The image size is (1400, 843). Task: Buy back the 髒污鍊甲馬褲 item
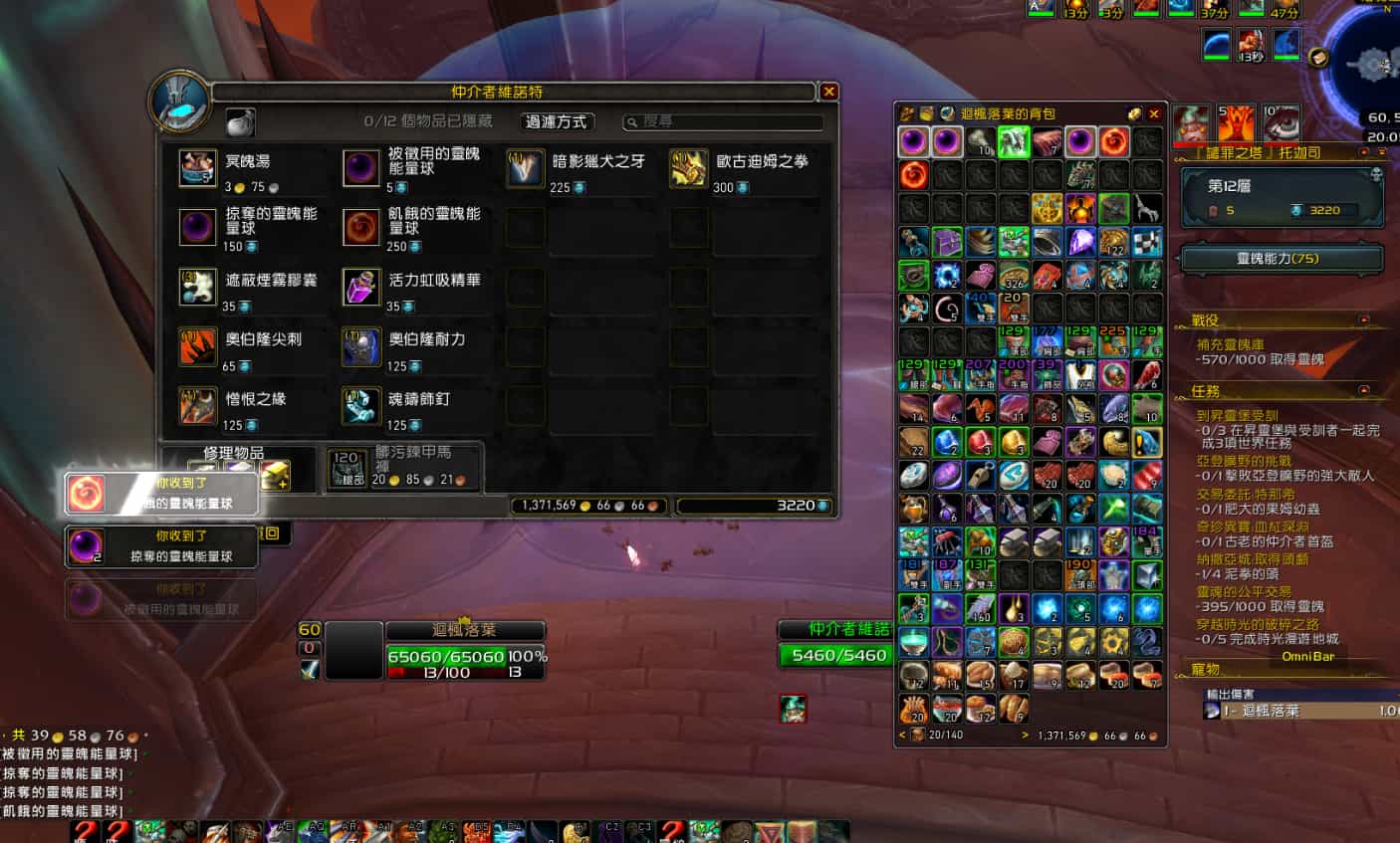pyautogui.click(x=348, y=469)
